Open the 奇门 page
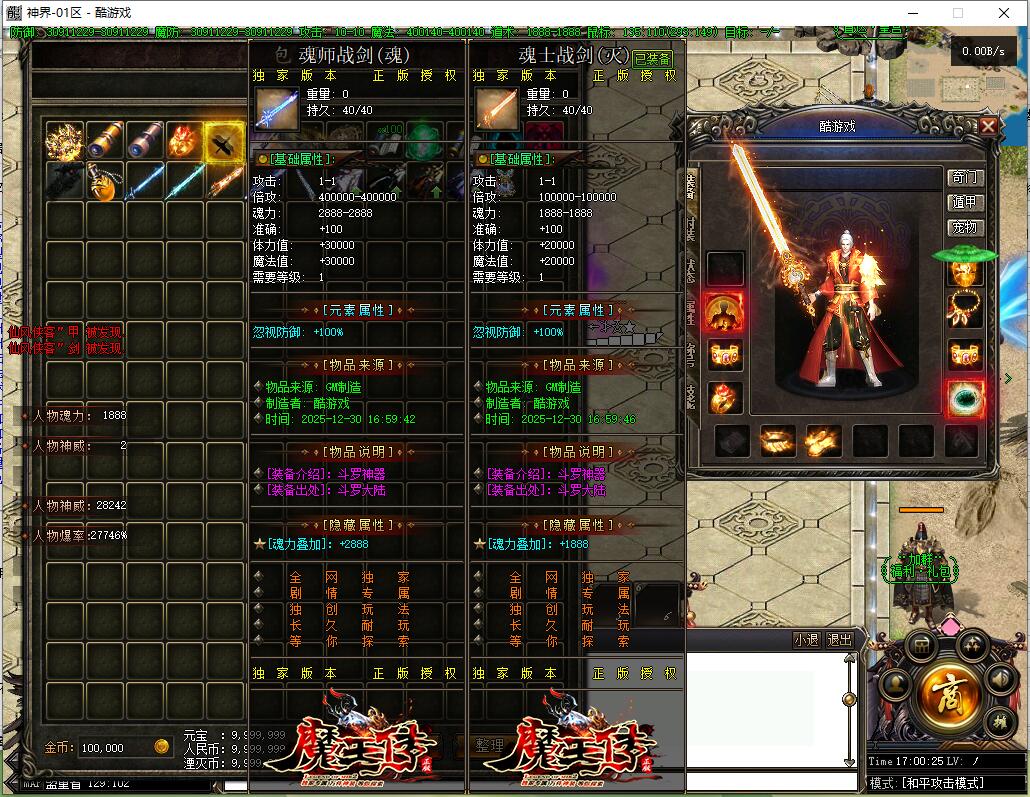 pyautogui.click(x=965, y=178)
